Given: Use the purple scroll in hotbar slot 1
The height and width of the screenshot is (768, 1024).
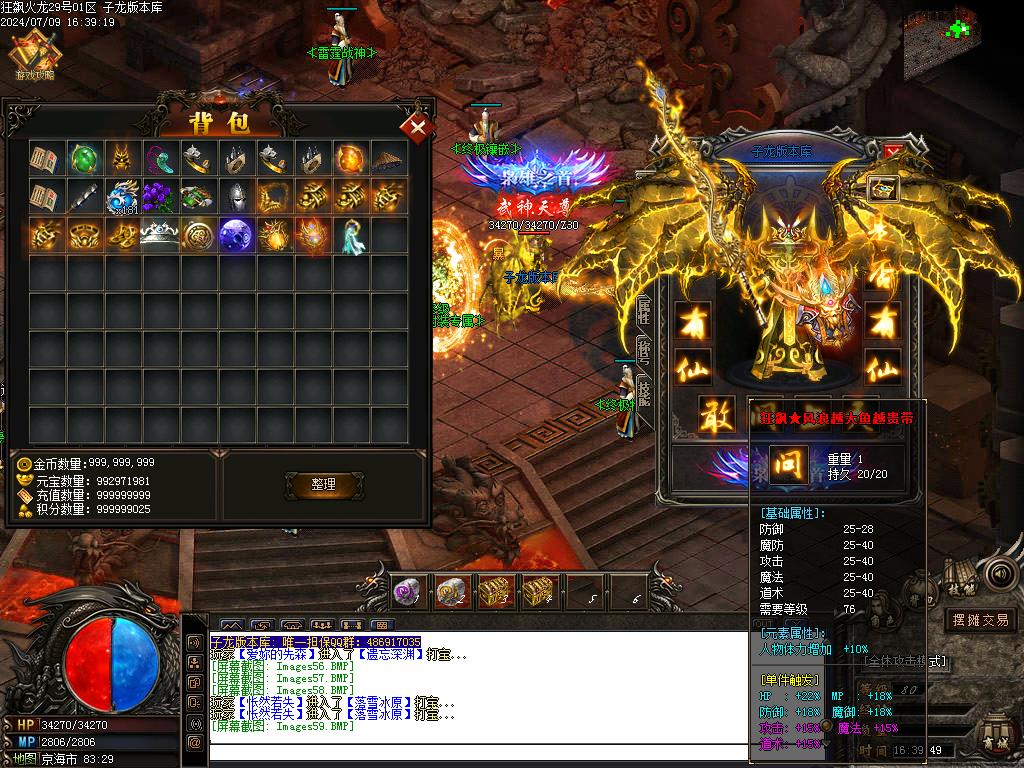Looking at the screenshot, I should pos(405,592).
